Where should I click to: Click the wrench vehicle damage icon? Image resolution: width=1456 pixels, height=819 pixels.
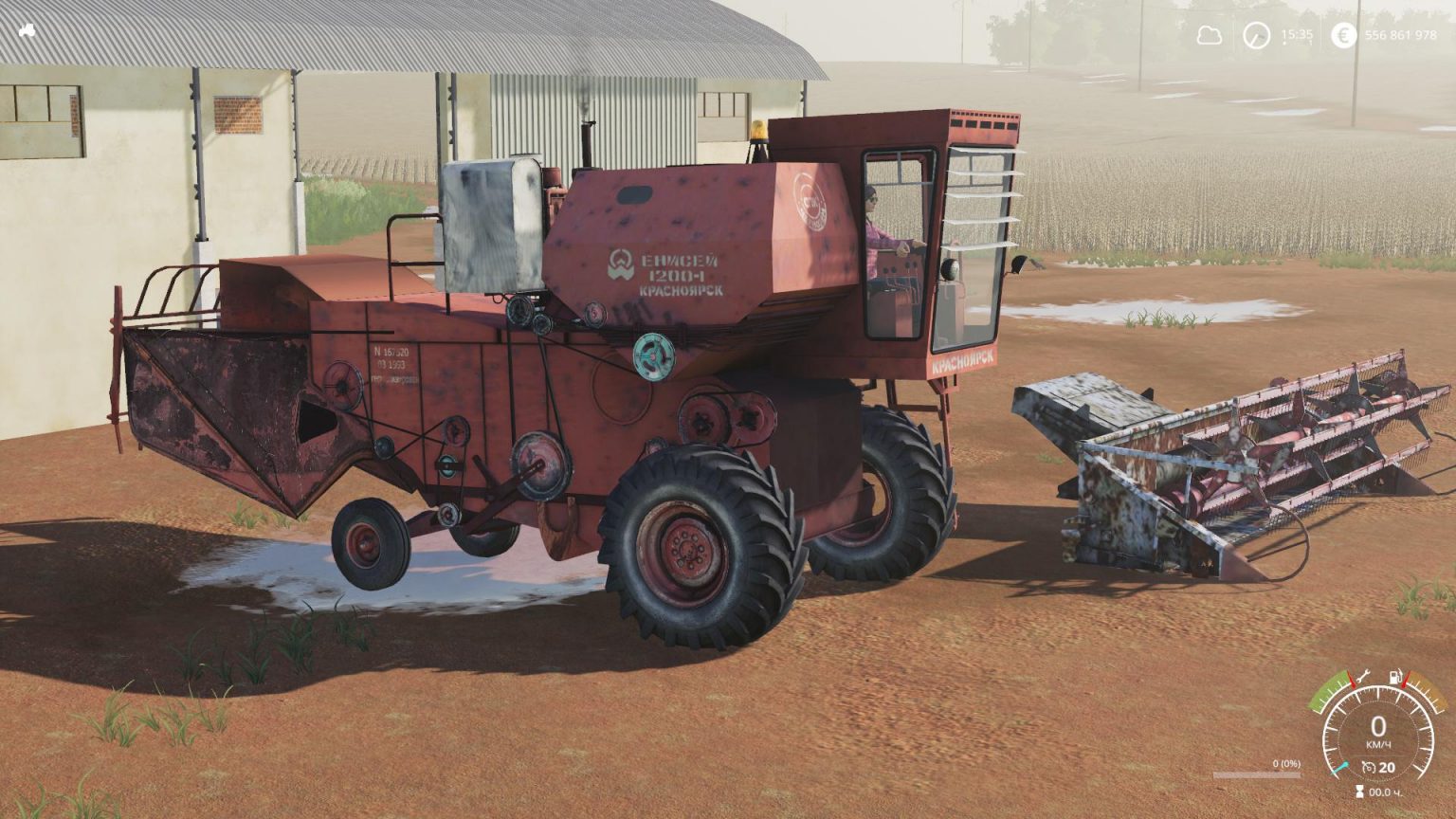(1362, 676)
